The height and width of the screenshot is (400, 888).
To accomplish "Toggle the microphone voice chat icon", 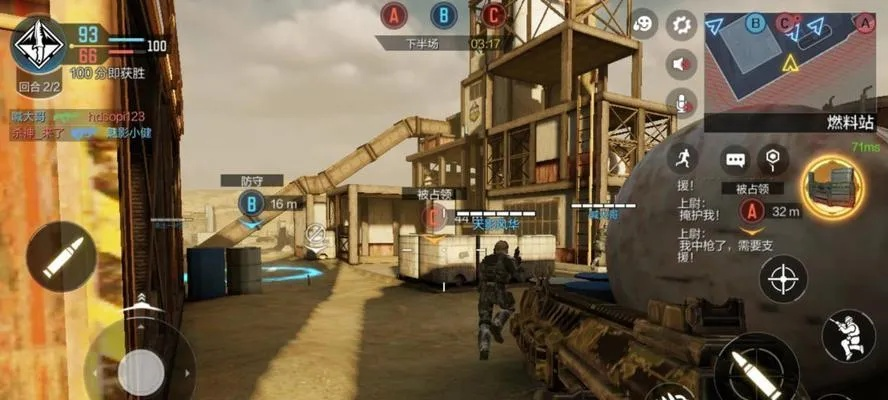I will 683,102.
